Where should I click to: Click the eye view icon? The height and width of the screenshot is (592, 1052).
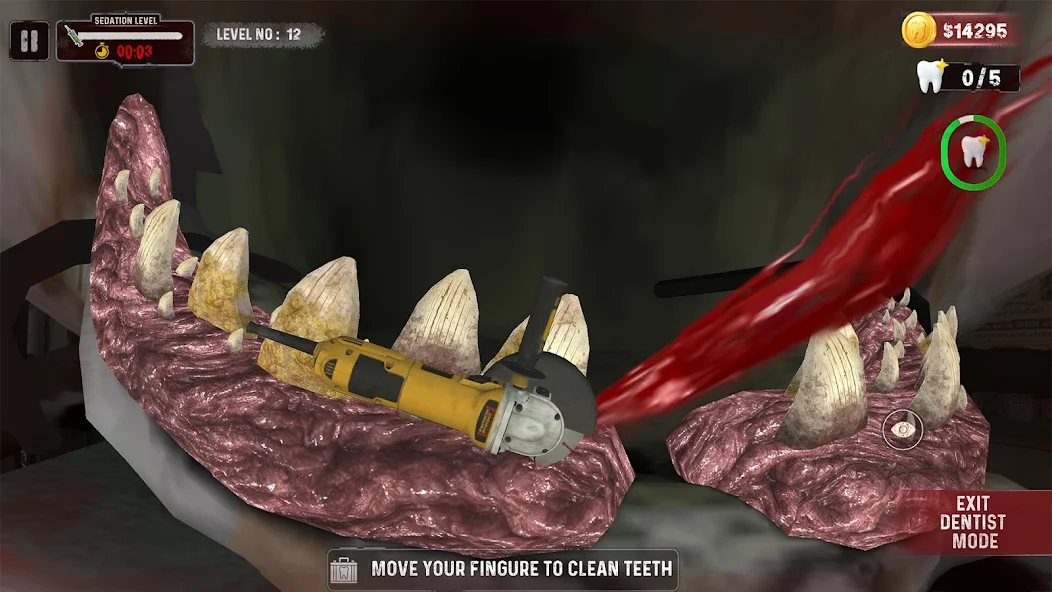[903, 430]
